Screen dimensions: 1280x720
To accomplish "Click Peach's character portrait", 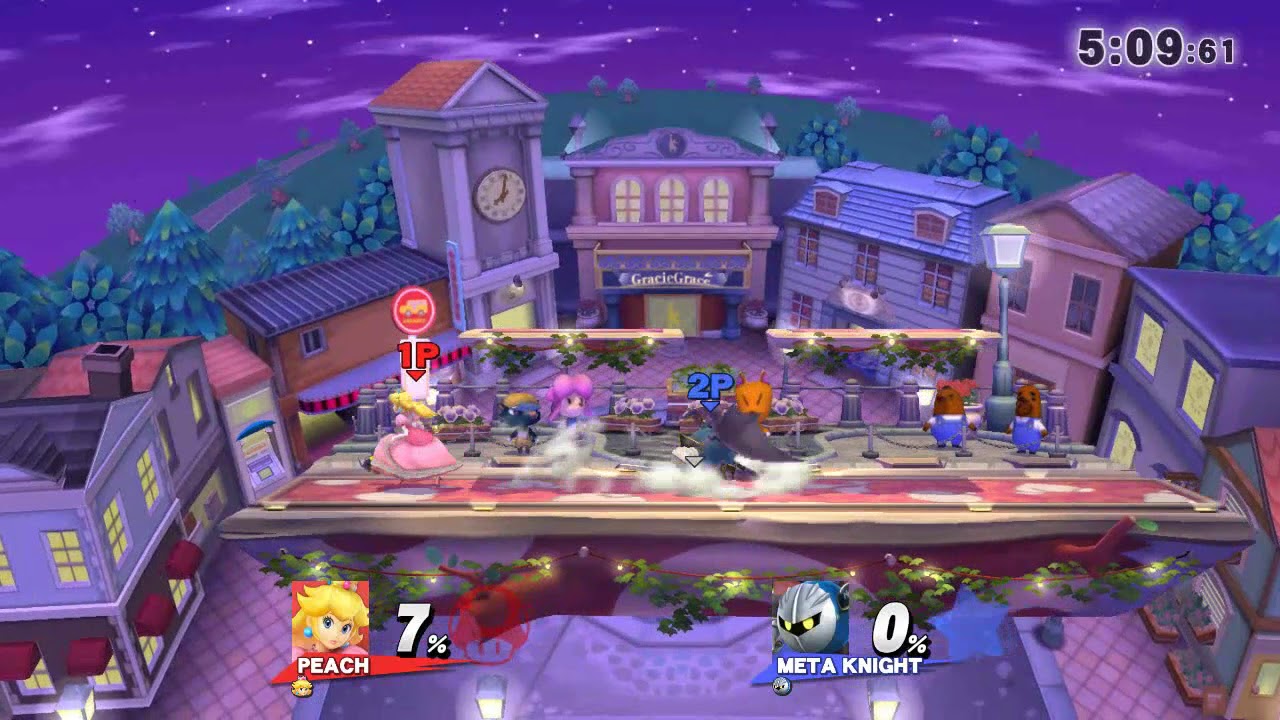I will click(330, 618).
